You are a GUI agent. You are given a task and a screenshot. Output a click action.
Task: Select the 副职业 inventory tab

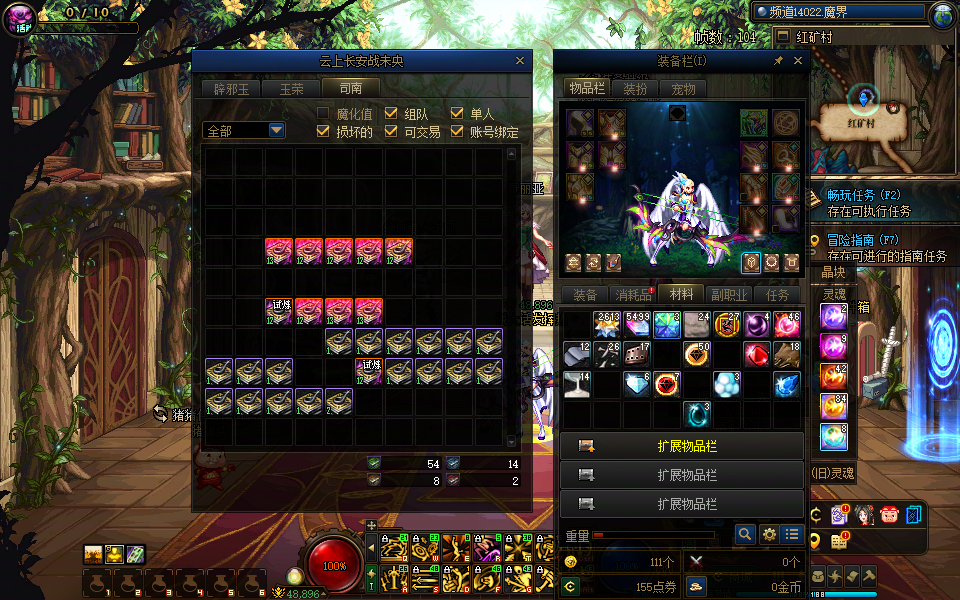728,295
